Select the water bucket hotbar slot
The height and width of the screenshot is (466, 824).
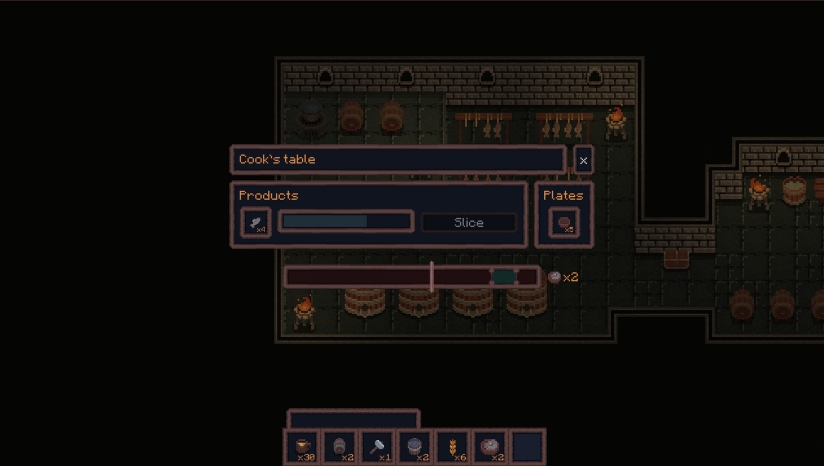click(415, 447)
